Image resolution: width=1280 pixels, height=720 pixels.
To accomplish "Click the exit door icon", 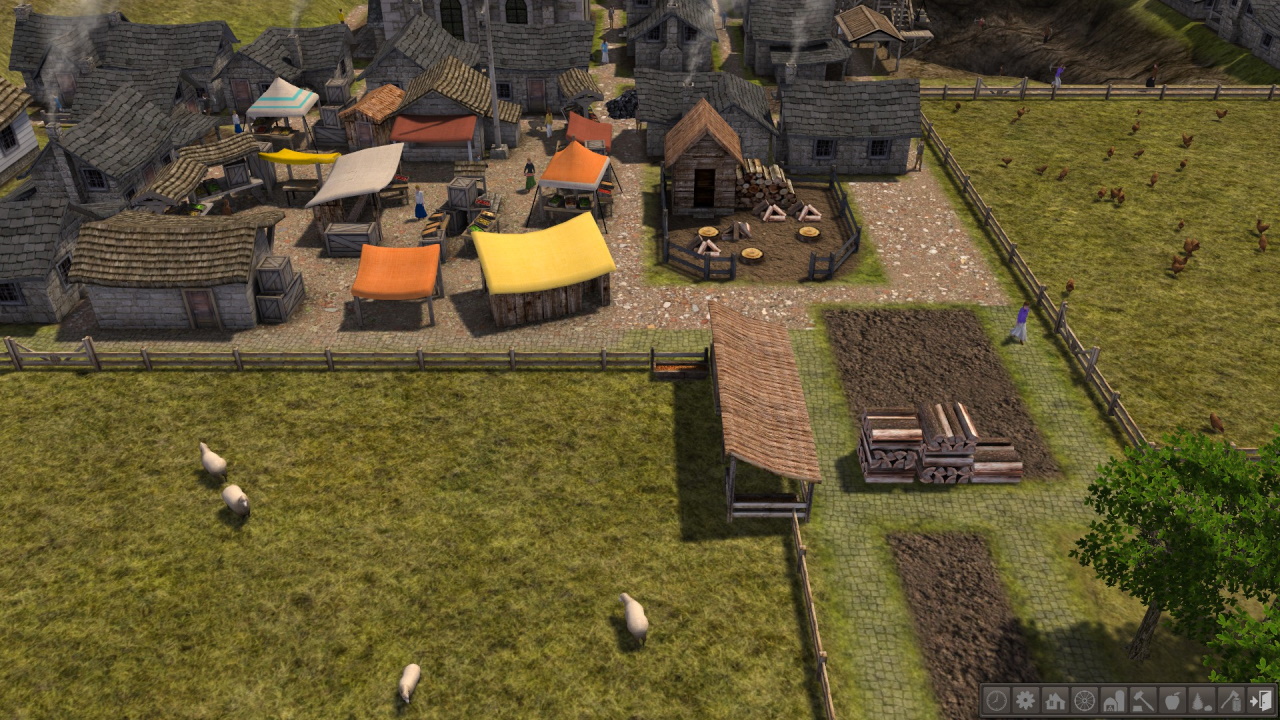I will point(1261,700).
